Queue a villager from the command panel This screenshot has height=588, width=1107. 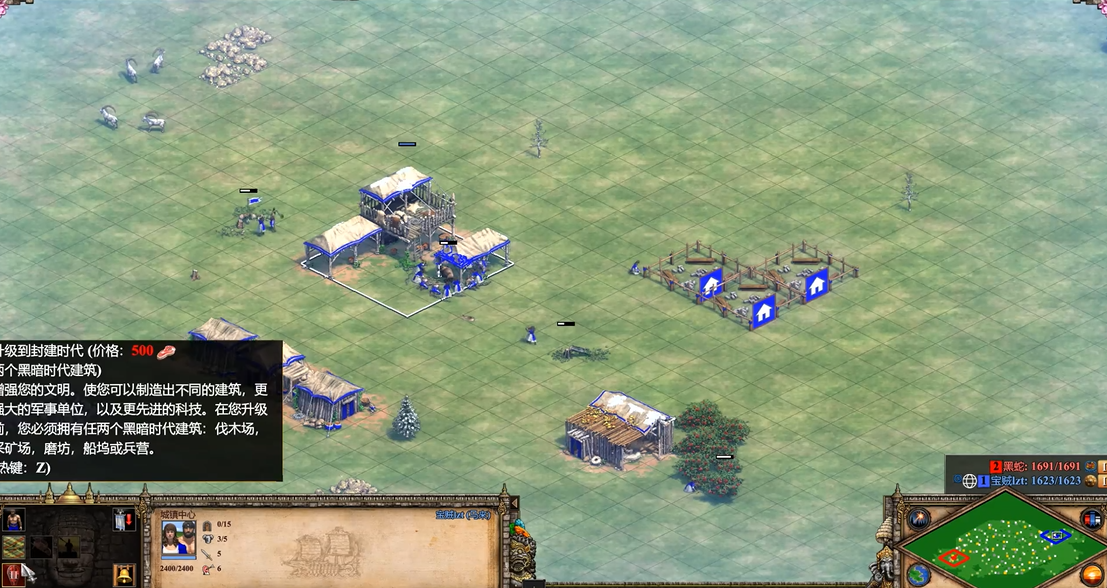[x=14, y=520]
